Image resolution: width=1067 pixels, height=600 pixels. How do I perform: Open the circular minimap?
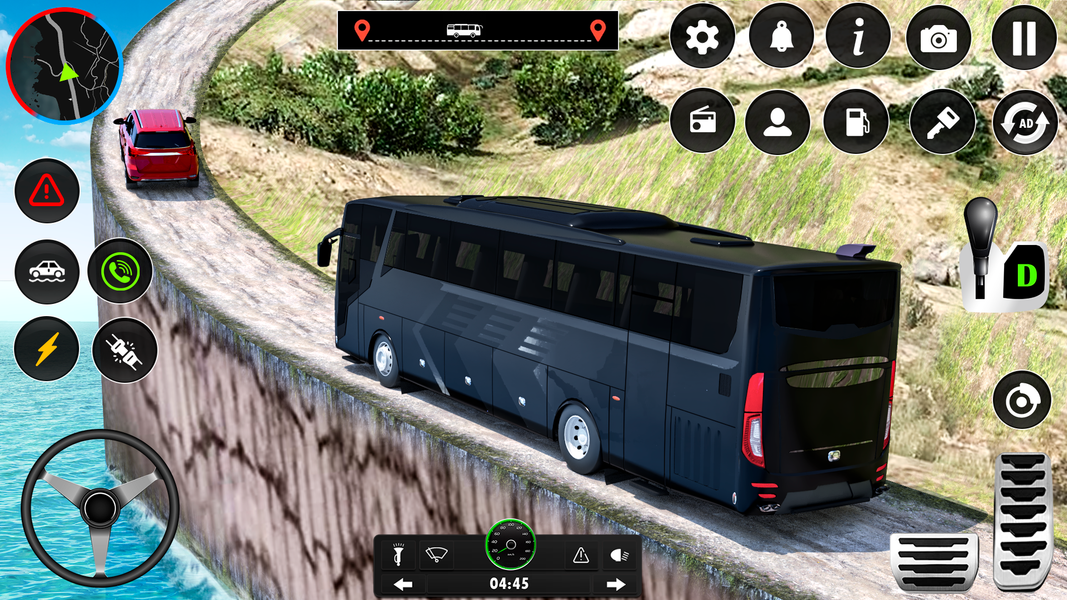tap(63, 64)
